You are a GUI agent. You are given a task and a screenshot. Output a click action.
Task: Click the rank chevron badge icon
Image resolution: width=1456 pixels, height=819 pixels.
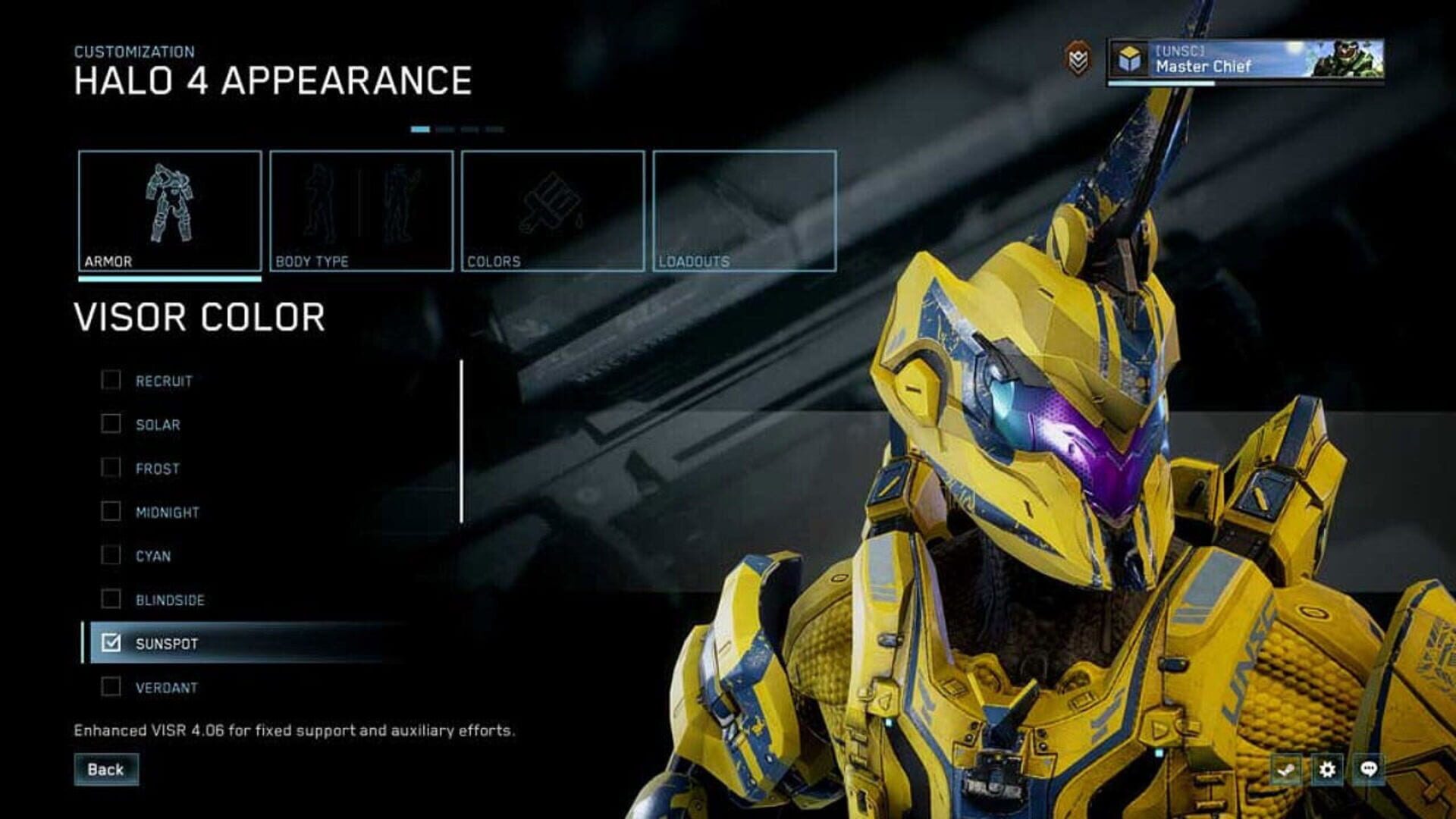1078,57
